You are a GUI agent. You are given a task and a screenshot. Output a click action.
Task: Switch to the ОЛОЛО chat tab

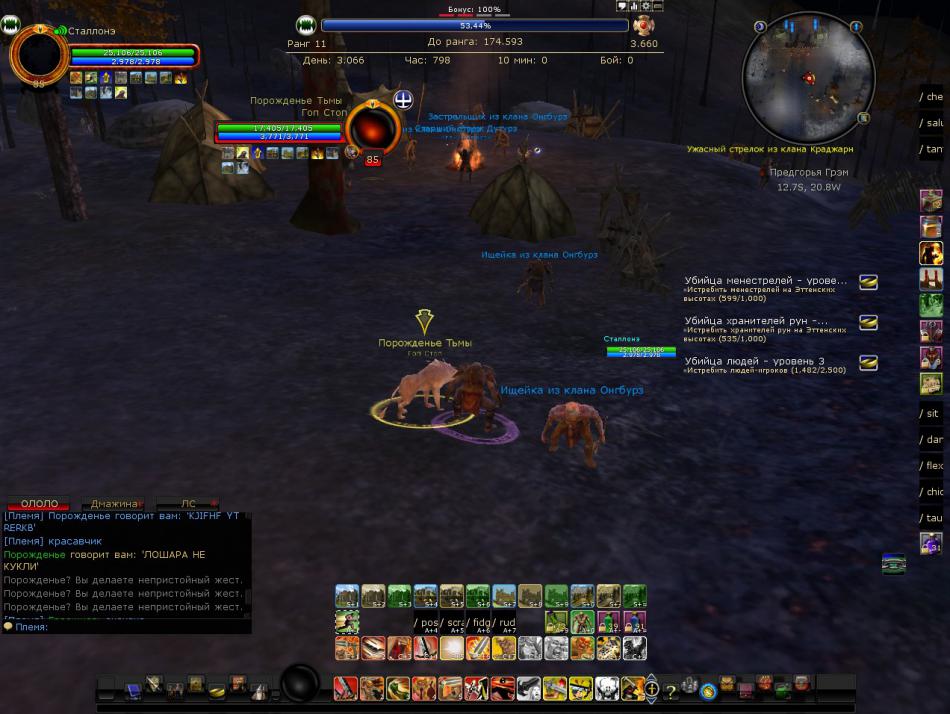[x=39, y=504]
